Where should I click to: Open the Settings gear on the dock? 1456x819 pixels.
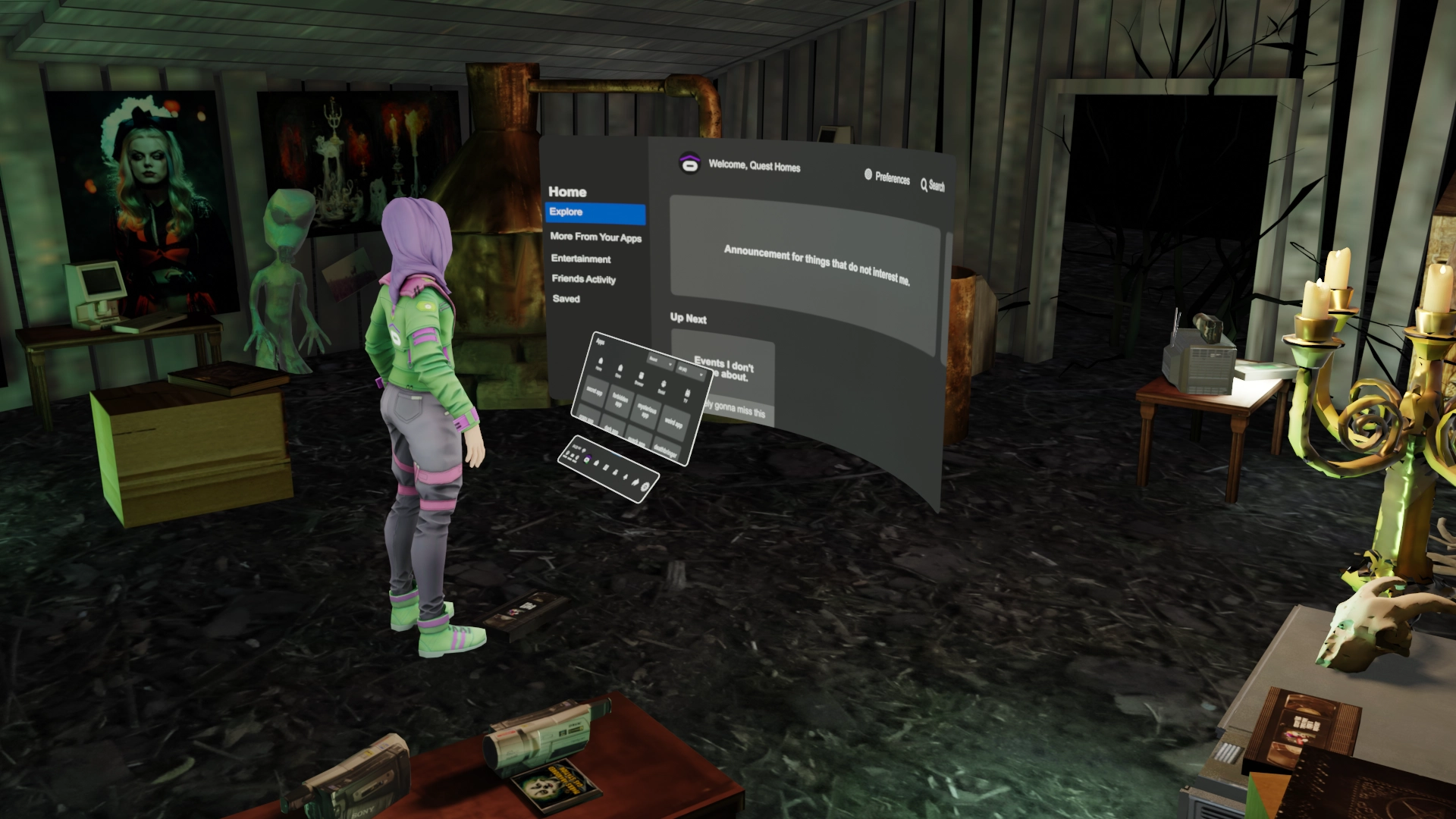pos(644,487)
